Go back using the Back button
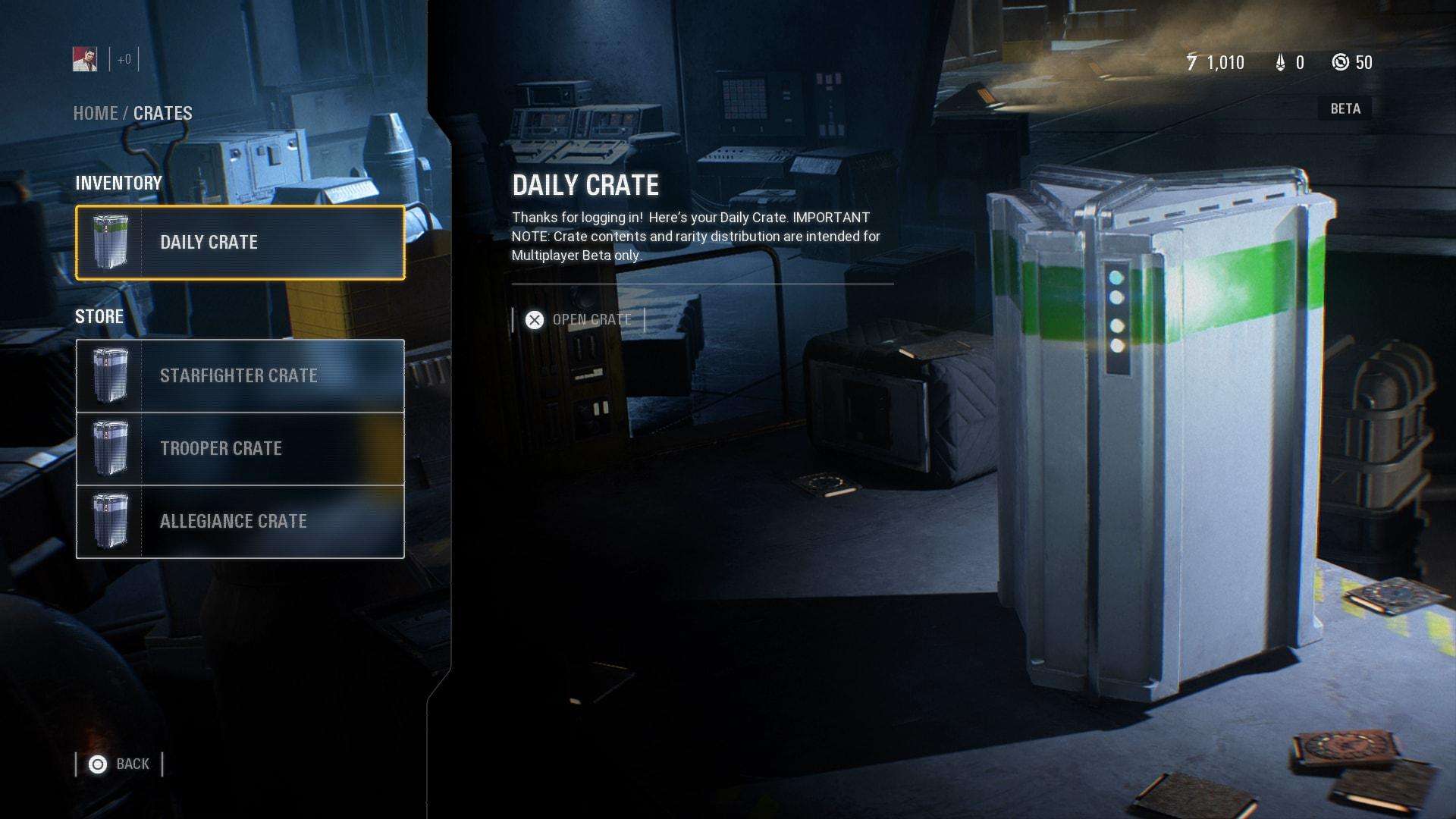Viewport: 1456px width, 819px height. tap(120, 764)
